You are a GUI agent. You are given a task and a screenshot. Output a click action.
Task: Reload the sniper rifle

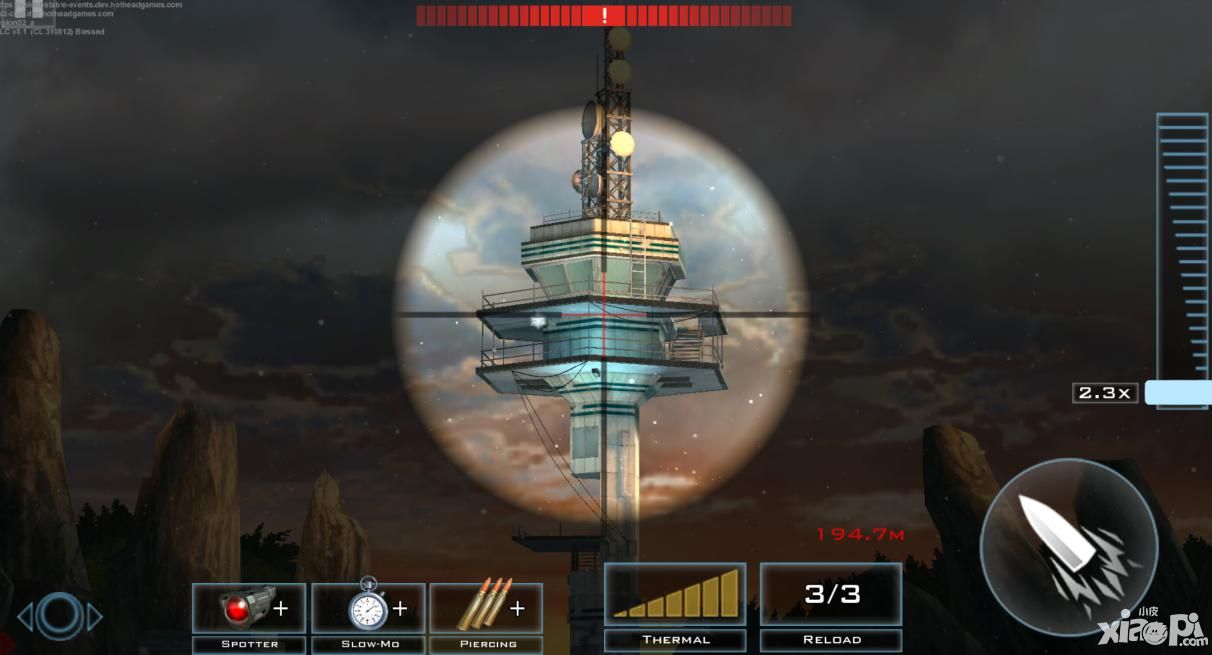tap(831, 595)
